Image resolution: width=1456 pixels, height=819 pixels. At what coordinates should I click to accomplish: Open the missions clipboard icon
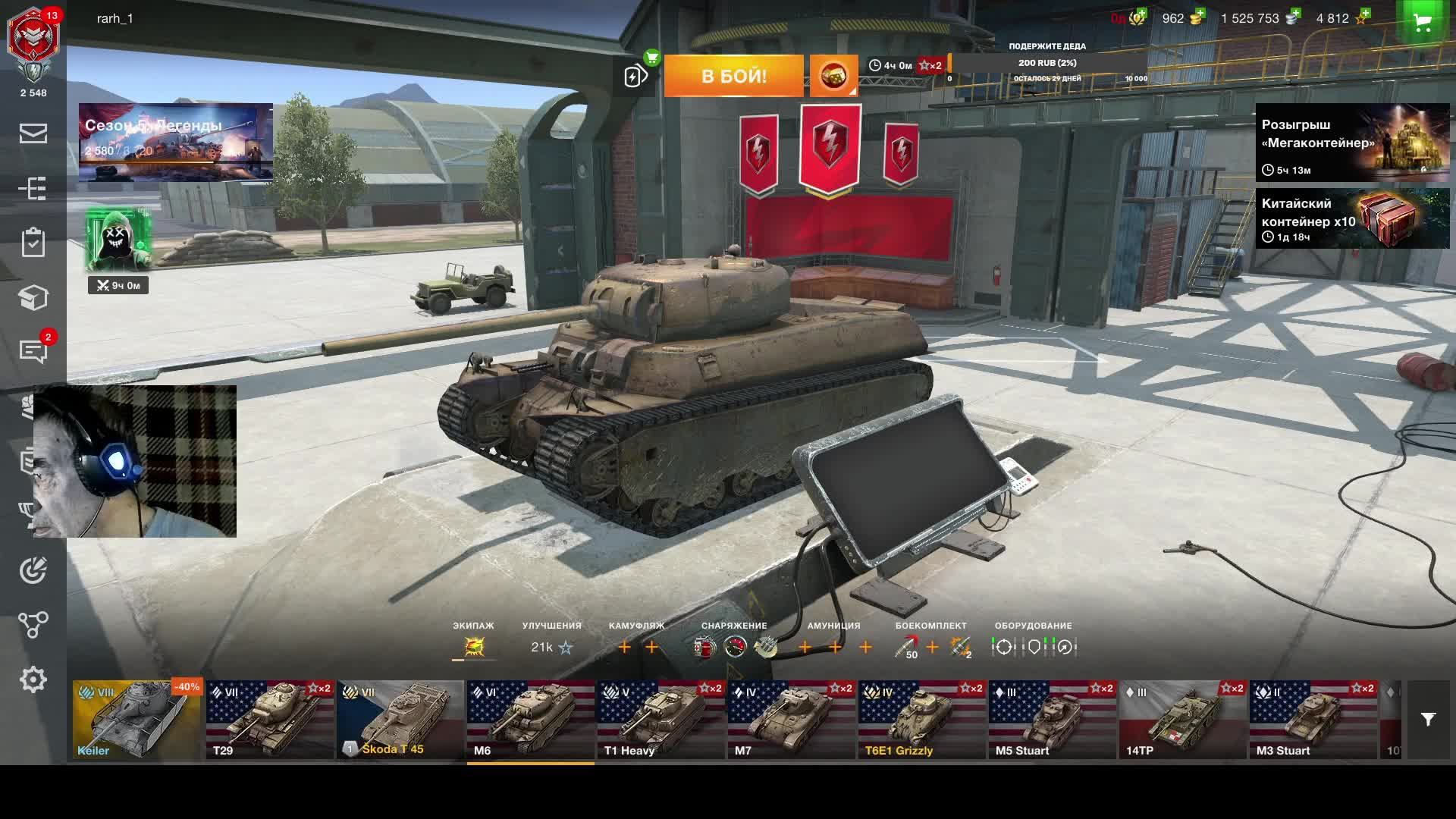33,243
